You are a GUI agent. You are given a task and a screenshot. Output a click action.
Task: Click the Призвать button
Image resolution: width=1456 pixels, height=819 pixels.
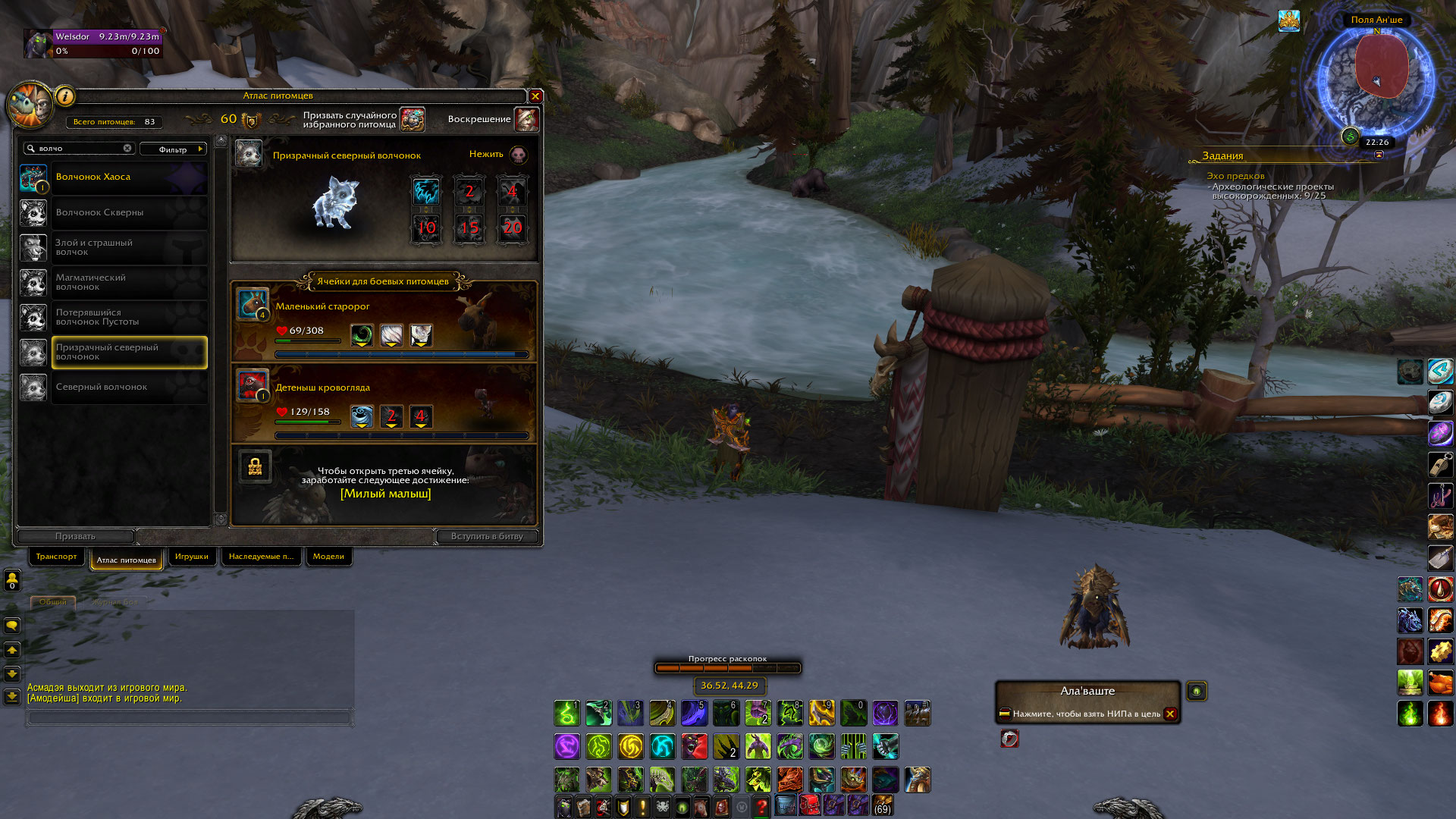click(75, 537)
